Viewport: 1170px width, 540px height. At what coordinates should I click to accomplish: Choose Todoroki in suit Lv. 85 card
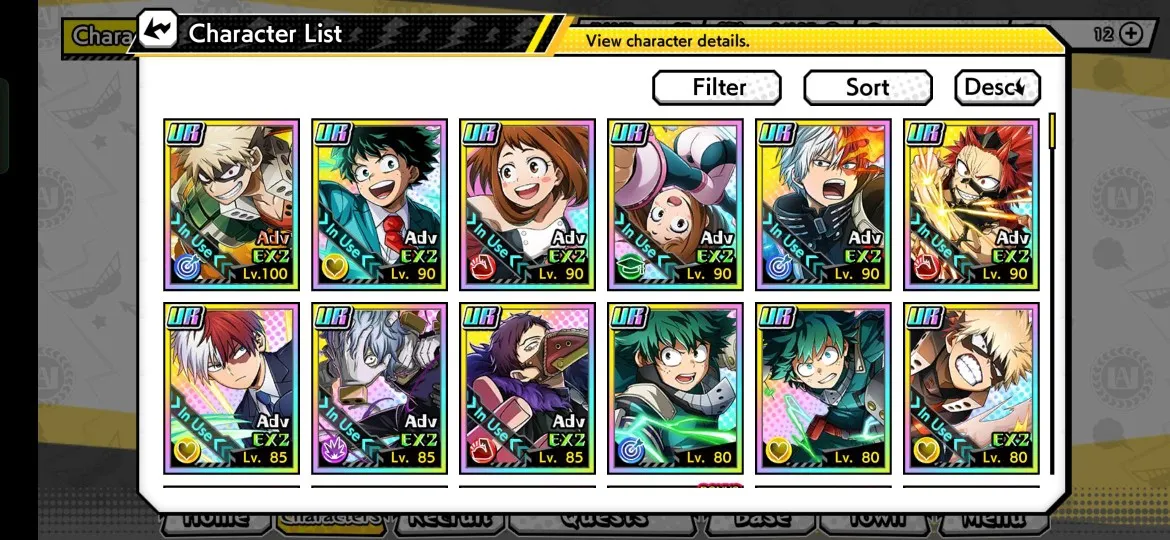232,388
